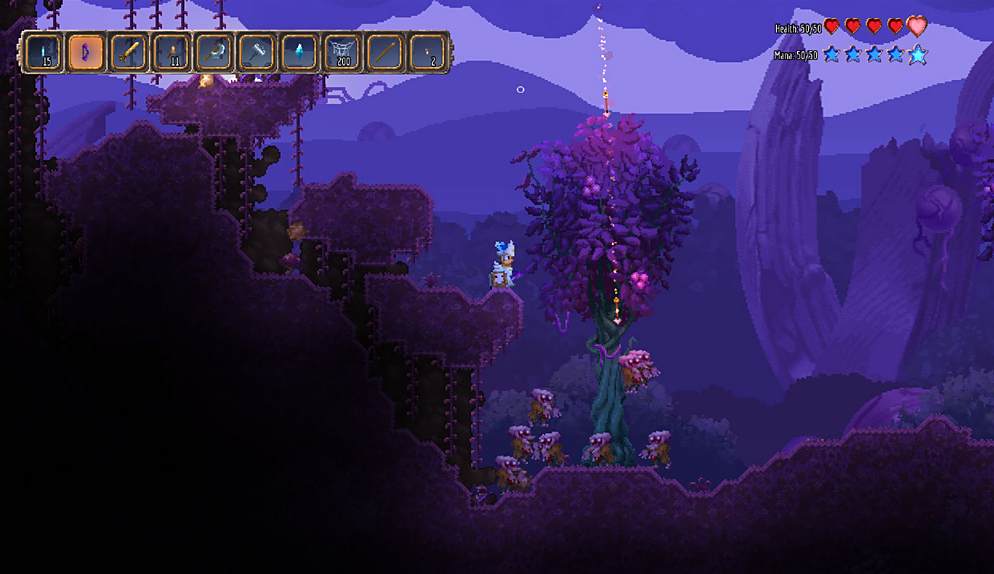Viewport: 994px width, 574px height.
Task: Choose the torch slot with count 11
Action: point(172,52)
